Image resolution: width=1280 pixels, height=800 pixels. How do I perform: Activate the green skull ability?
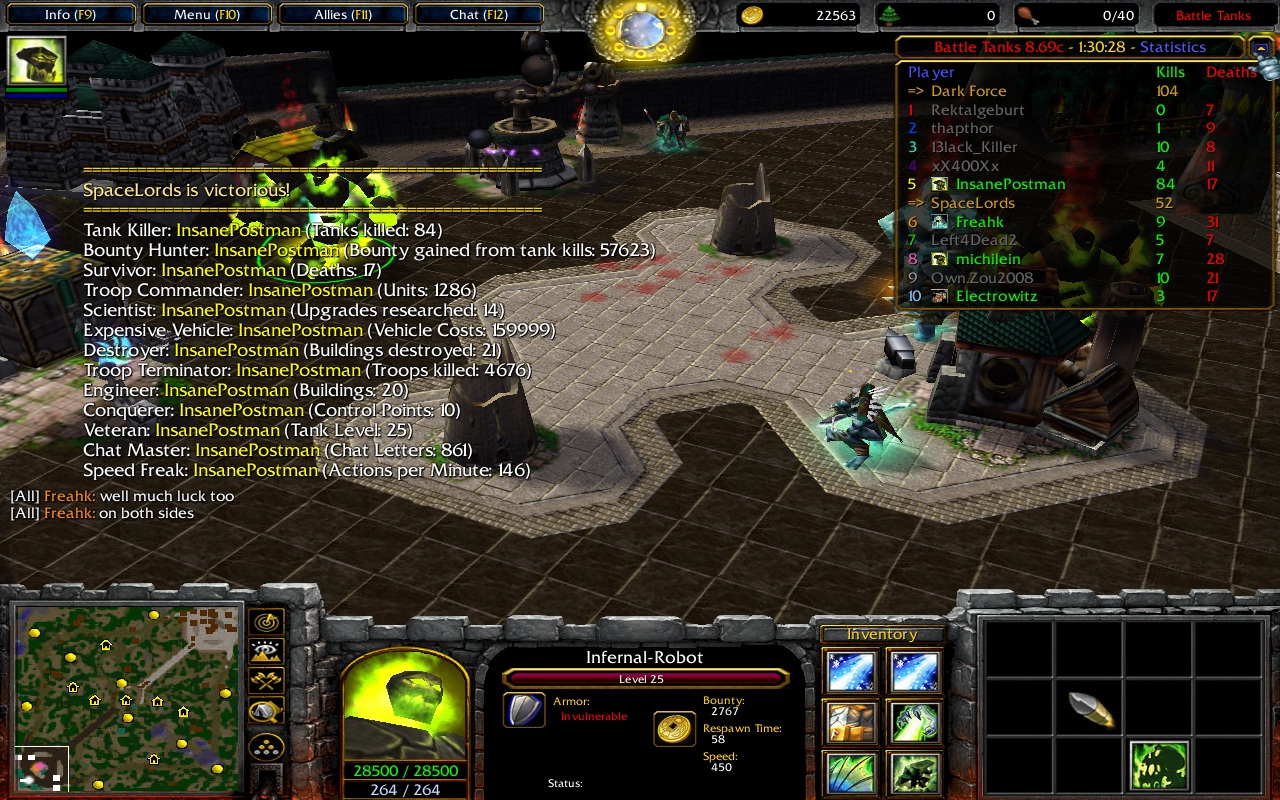point(1159,767)
